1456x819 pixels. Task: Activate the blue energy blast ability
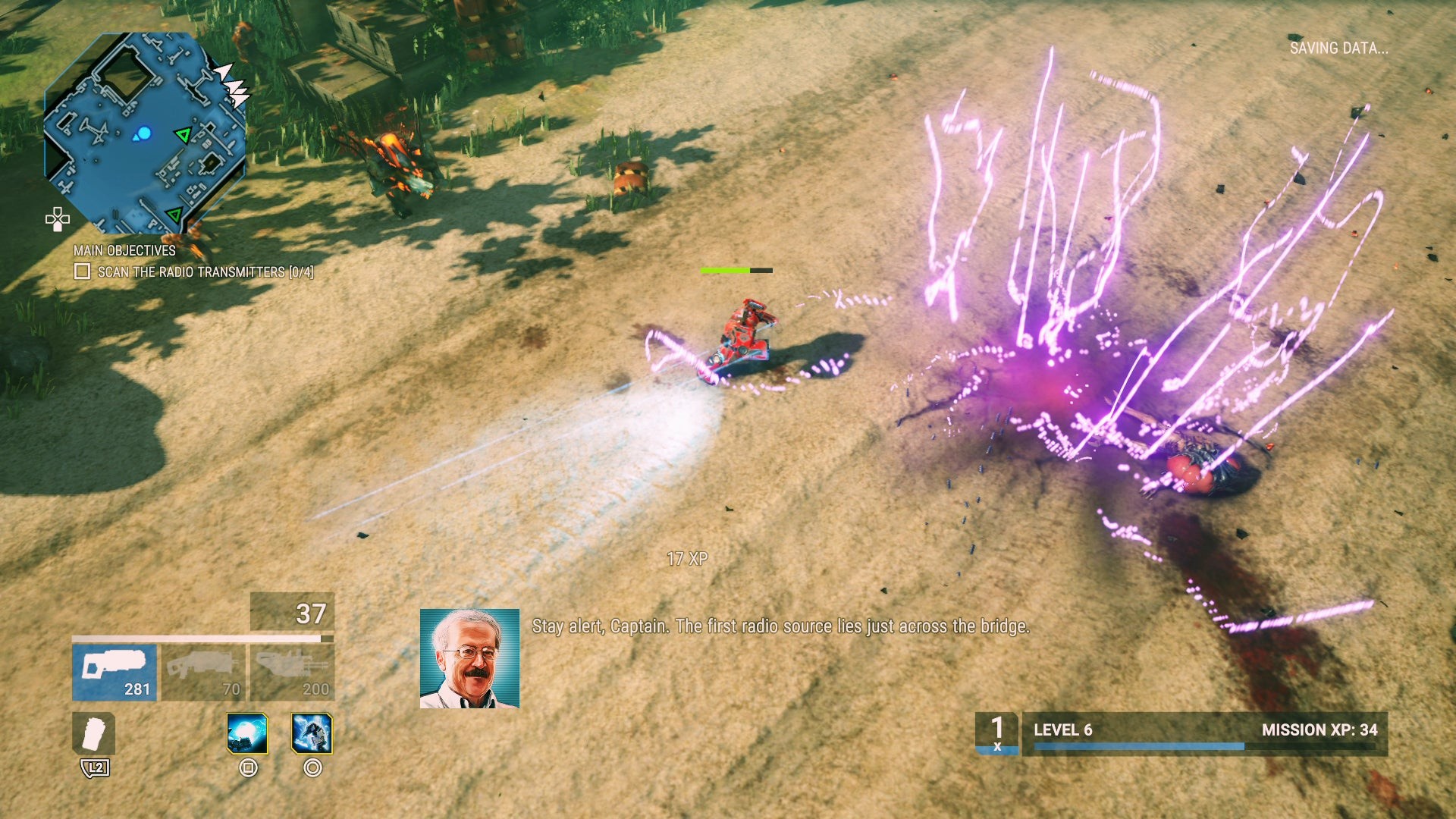coord(247,733)
